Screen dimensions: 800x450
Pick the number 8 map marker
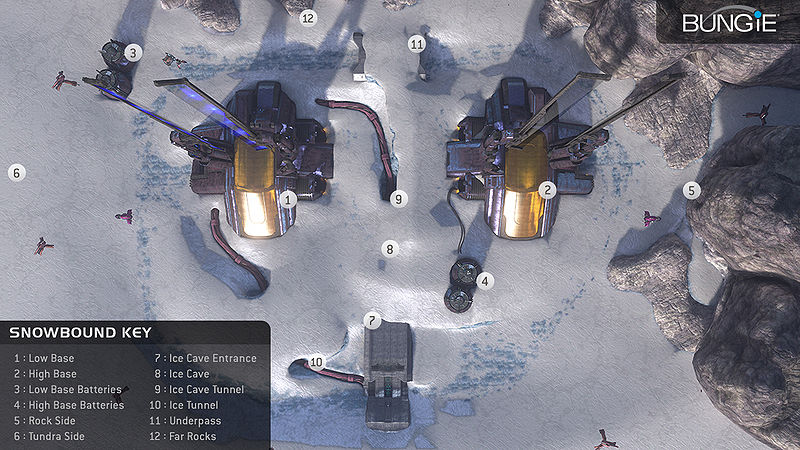[390, 248]
